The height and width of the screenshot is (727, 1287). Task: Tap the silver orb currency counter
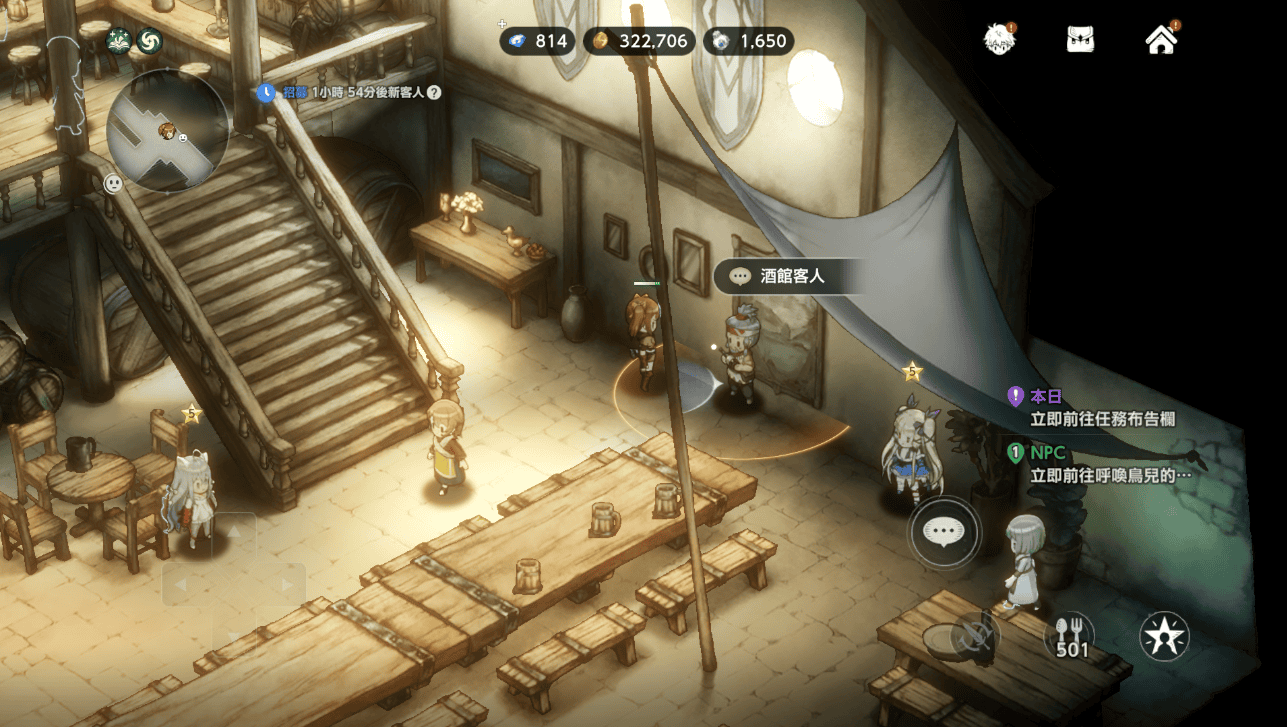(x=749, y=41)
